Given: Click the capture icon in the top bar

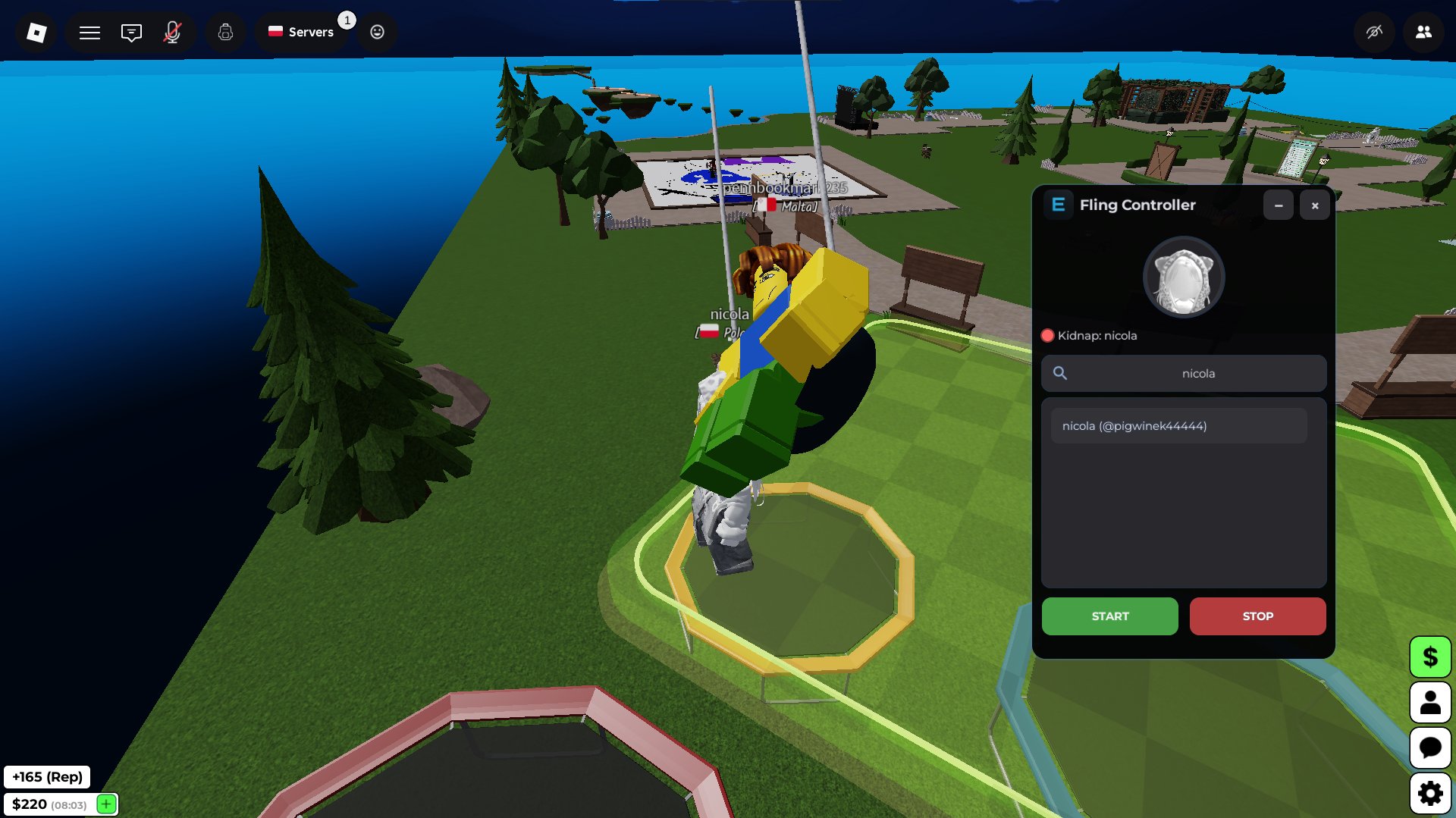Looking at the screenshot, I should 225,32.
